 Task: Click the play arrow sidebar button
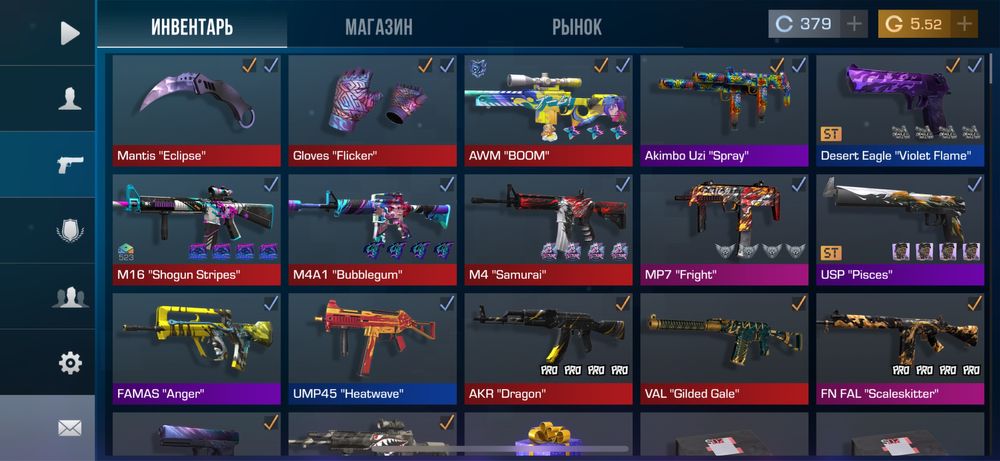tap(69, 33)
